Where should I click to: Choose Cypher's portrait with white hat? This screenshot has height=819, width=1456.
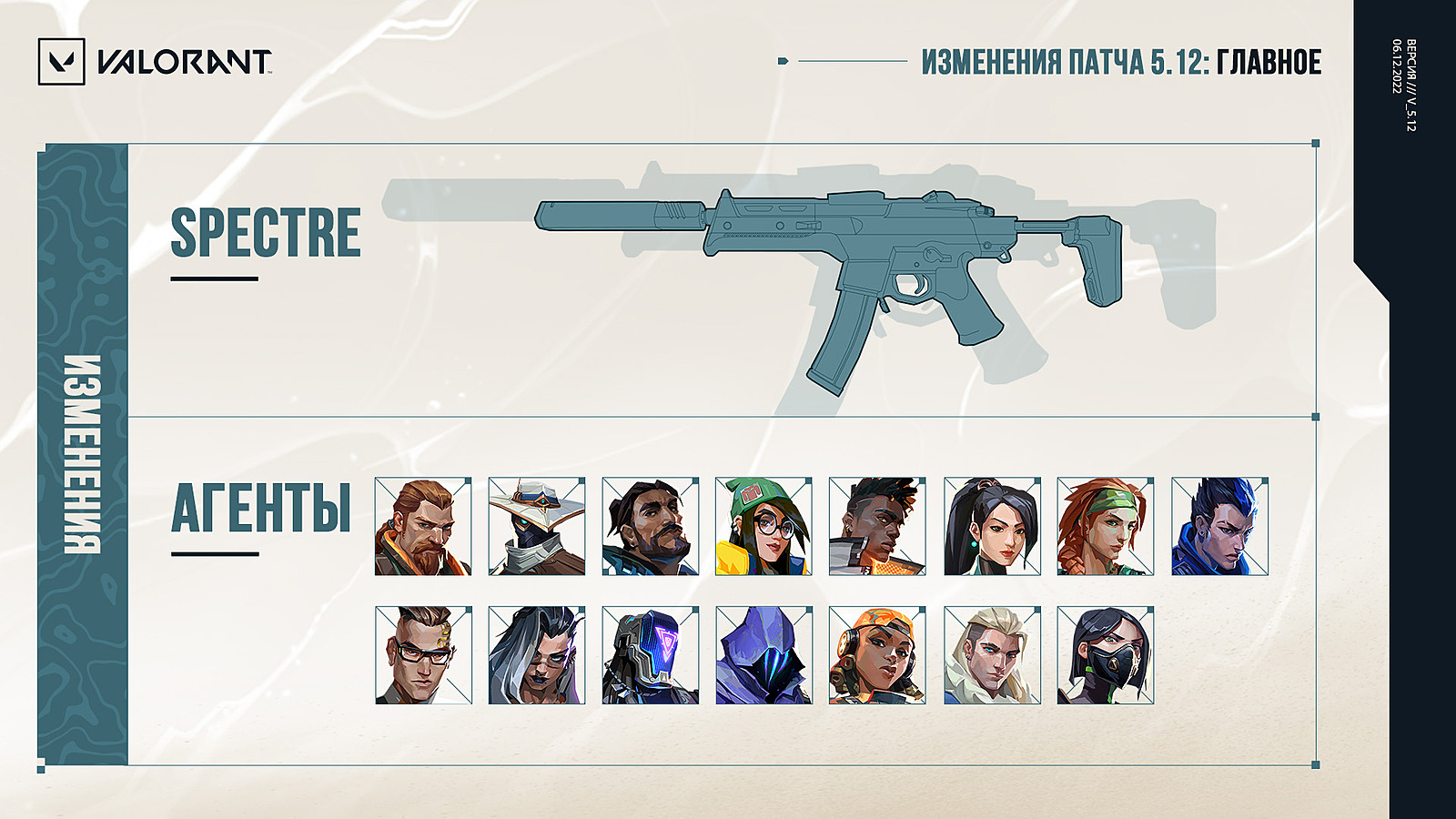[x=537, y=526]
